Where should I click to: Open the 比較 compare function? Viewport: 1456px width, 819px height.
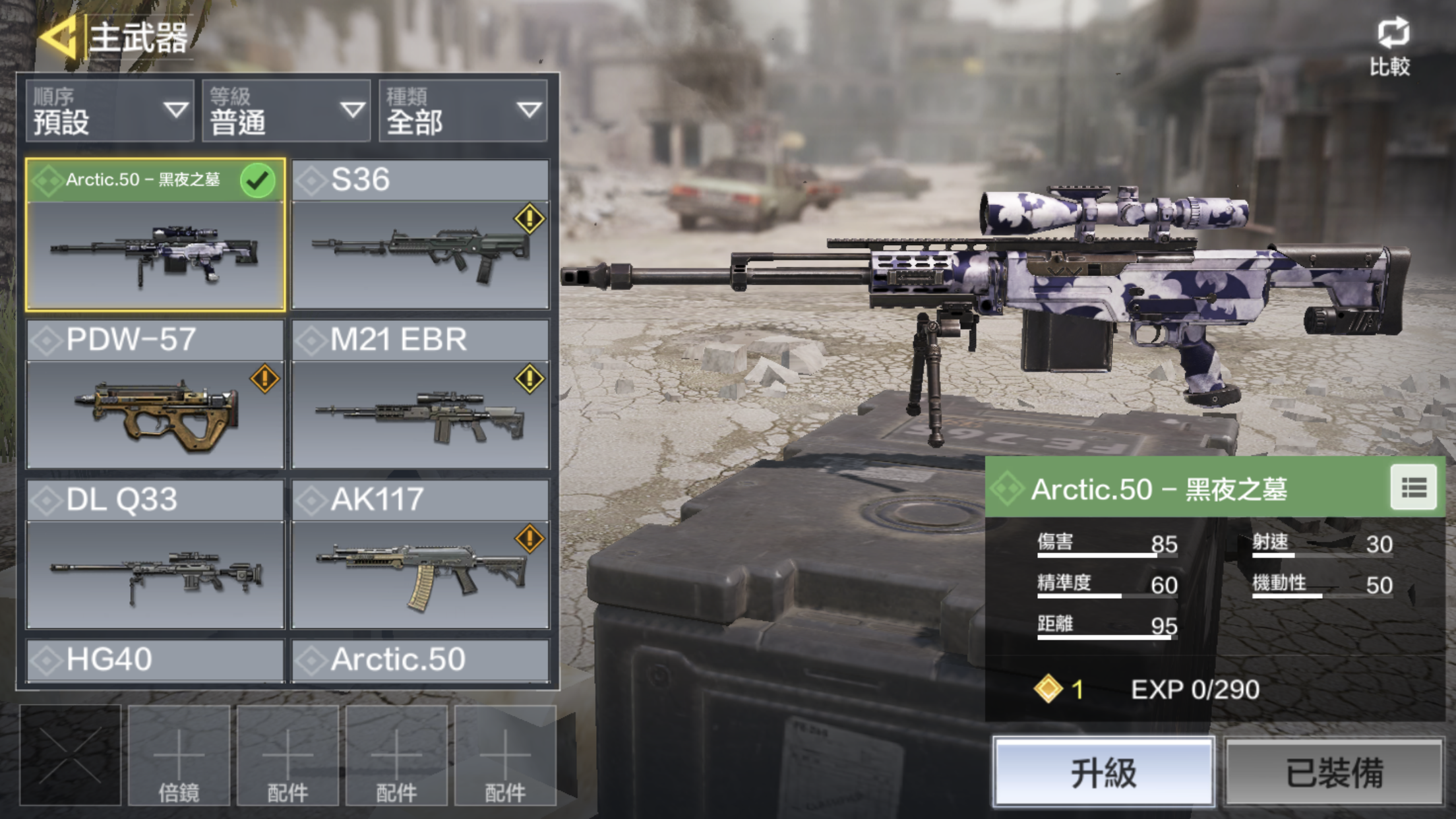tap(1391, 47)
